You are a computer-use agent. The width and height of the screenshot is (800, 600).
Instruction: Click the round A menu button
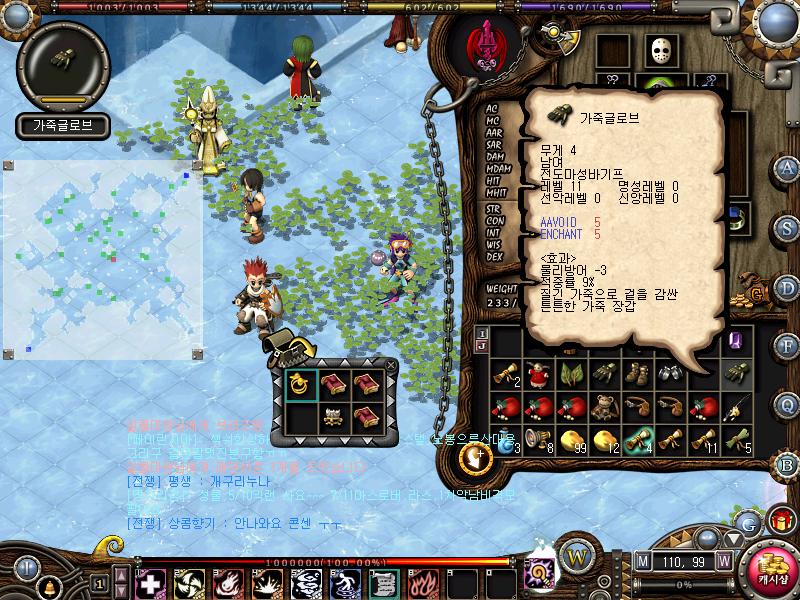[788, 168]
